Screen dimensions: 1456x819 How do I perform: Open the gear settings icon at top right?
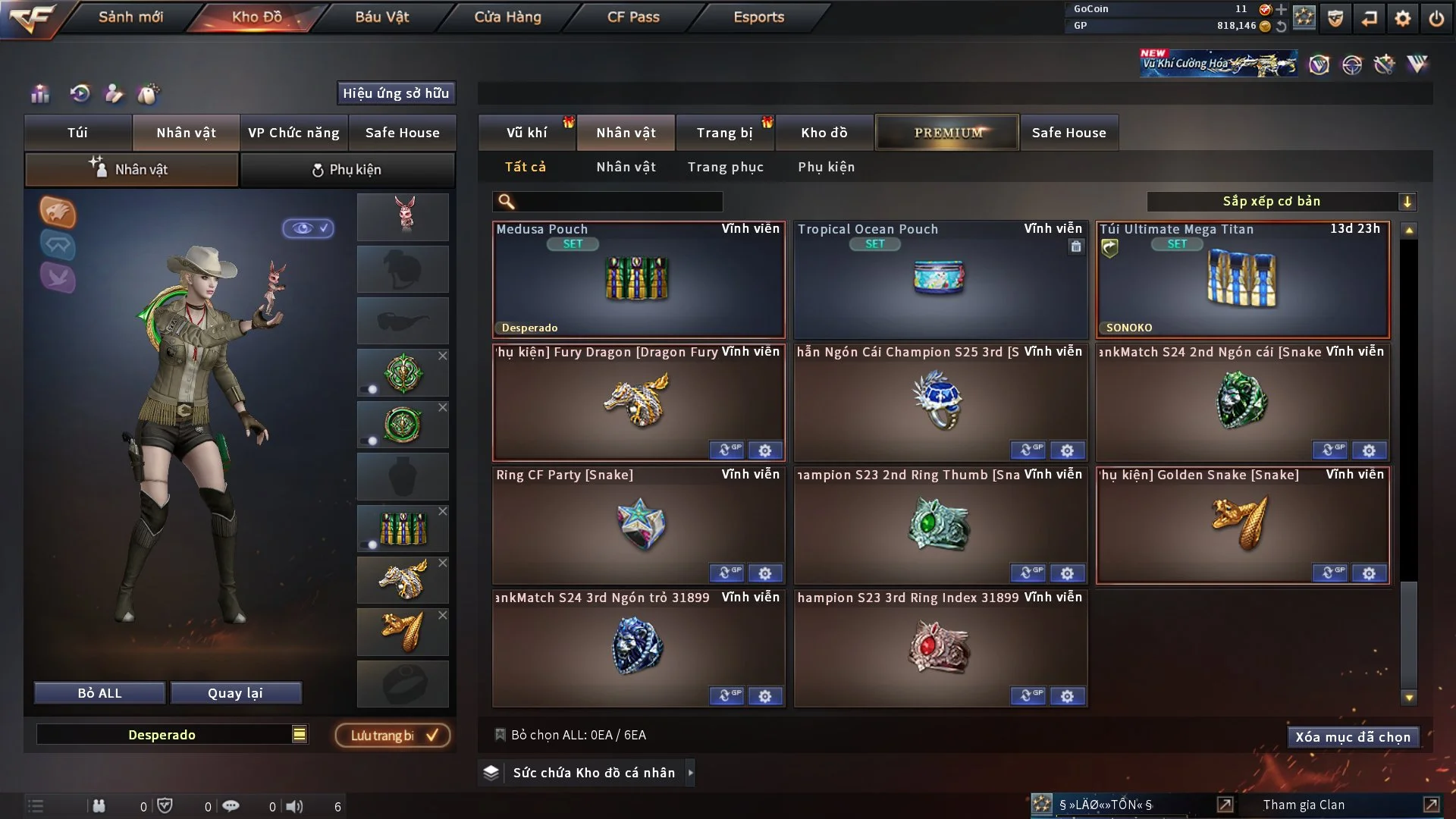1402,18
